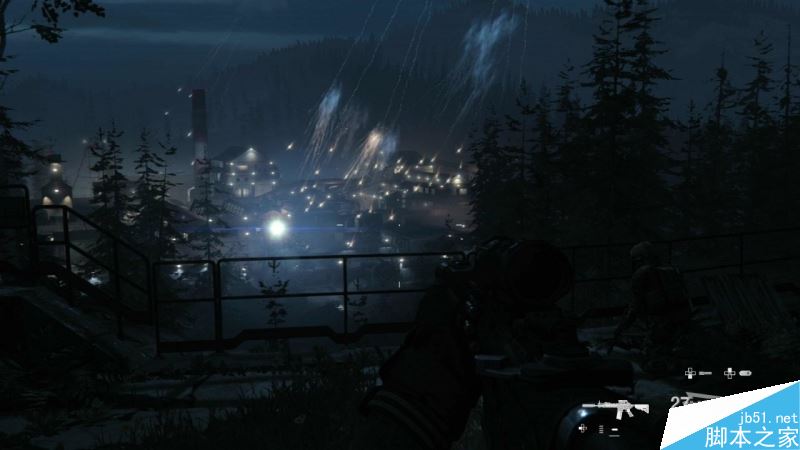Viewport: 800px width, 450px height.
Task: Click the knife equipment icon
Action: point(706,374)
